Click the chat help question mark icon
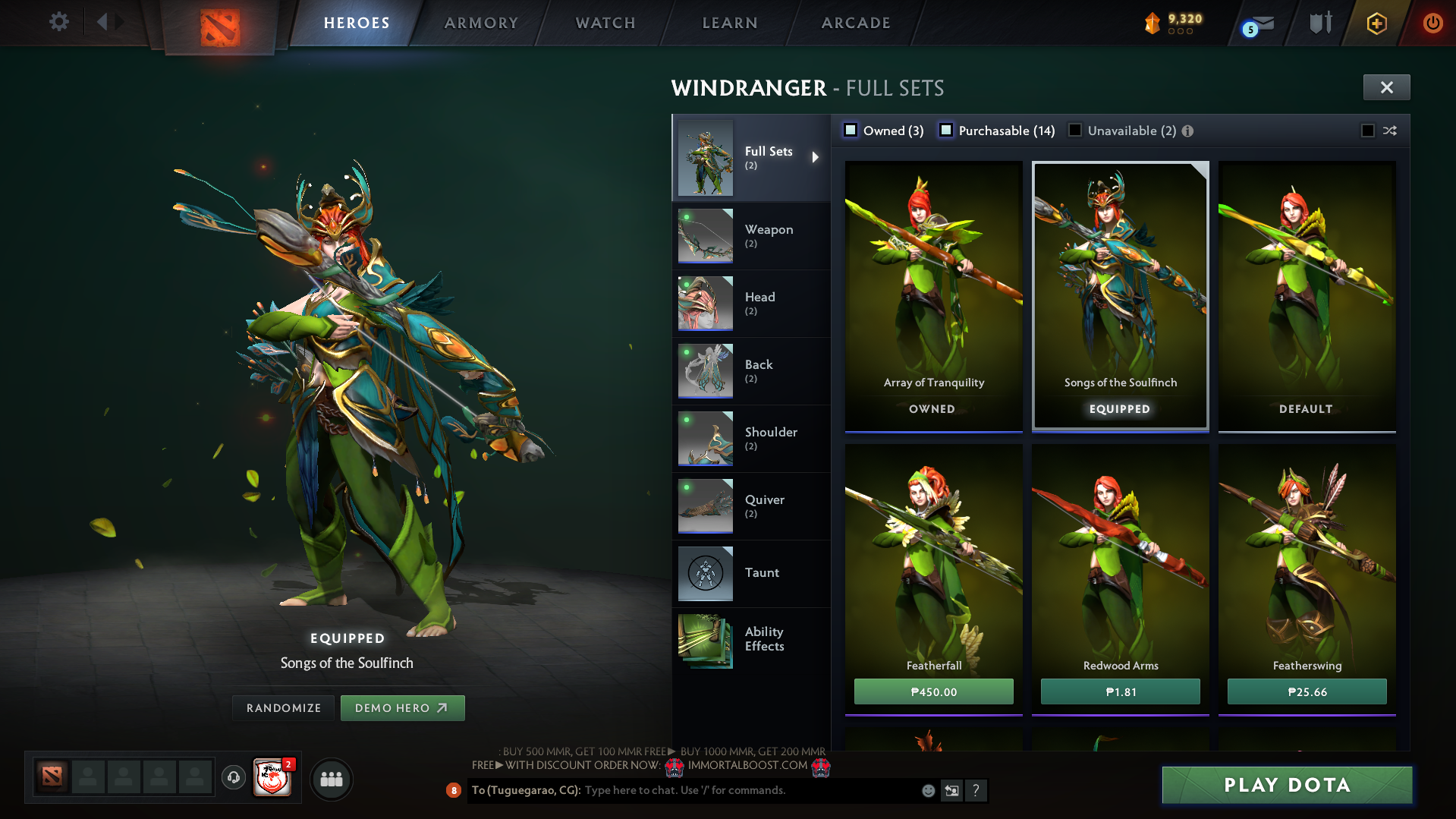This screenshot has width=1456, height=819. (x=976, y=790)
